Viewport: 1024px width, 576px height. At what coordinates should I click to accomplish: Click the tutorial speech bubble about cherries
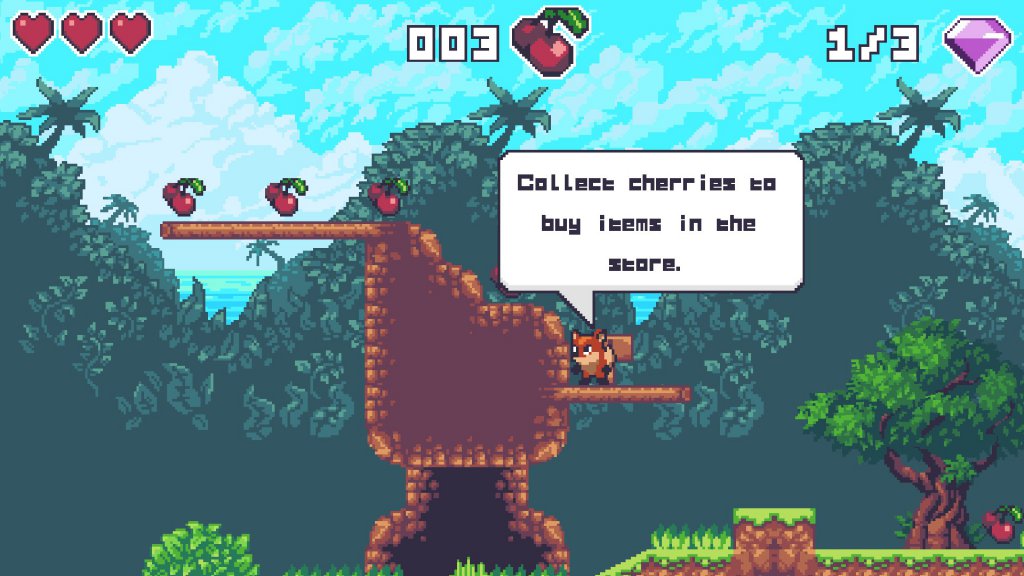click(650, 222)
